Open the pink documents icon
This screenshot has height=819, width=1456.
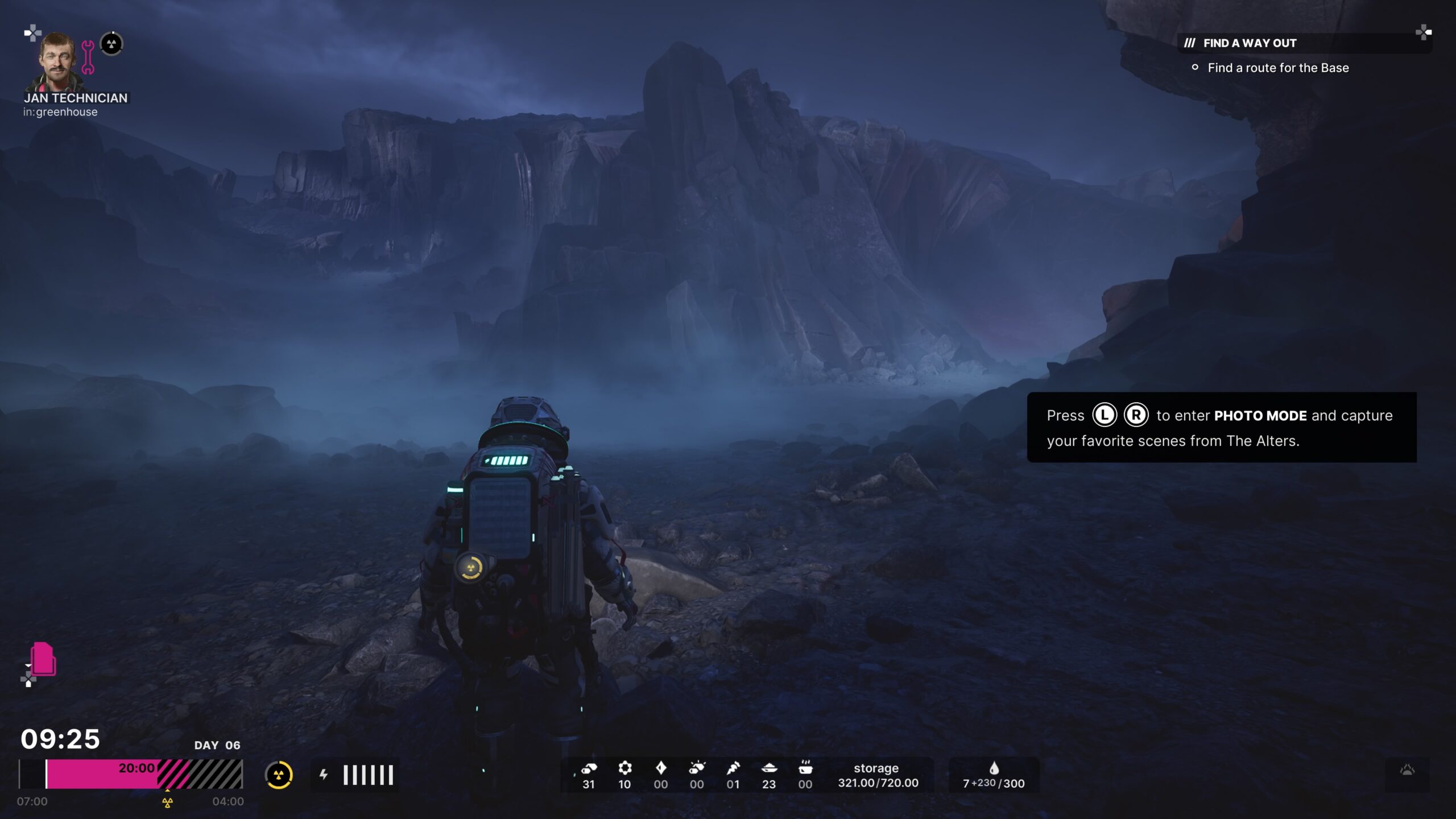(43, 659)
